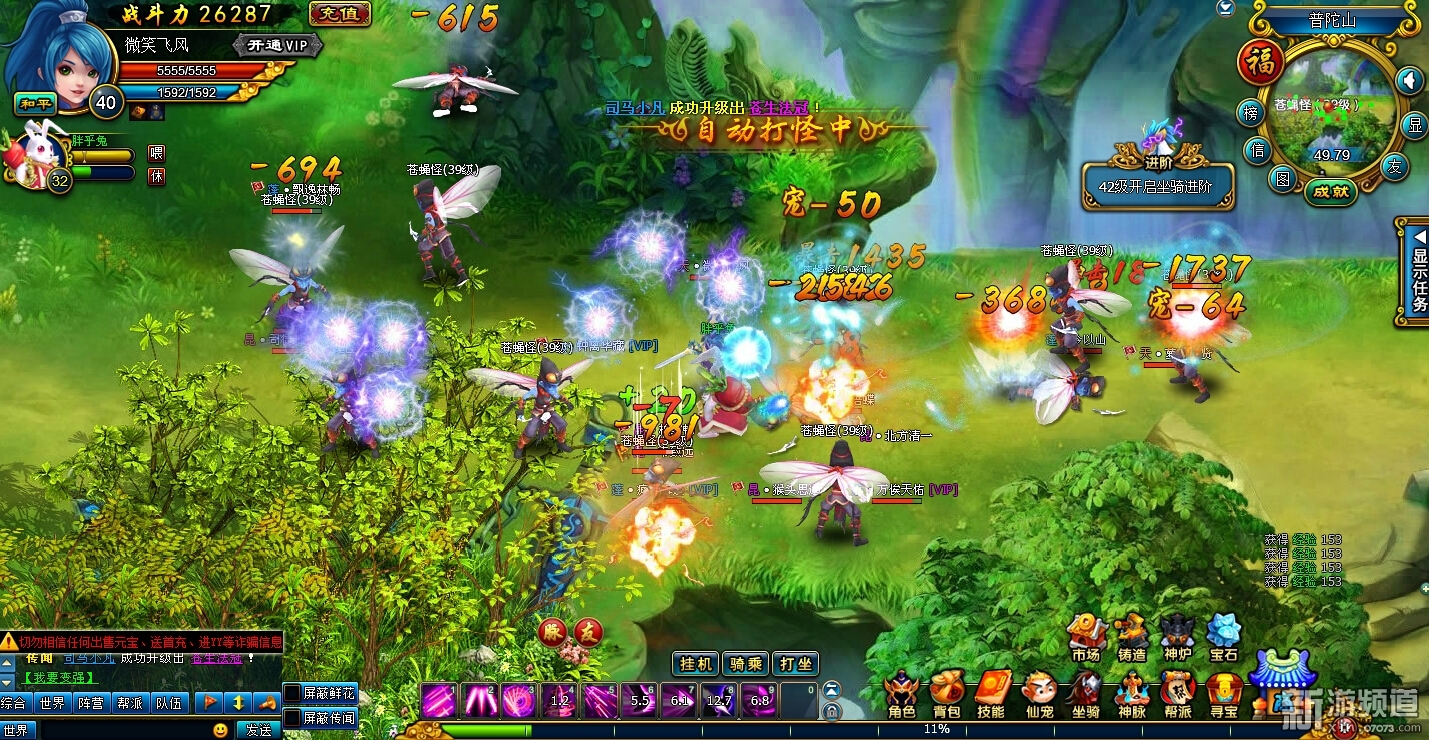
Task: Tick the 屏蔽鲜花 checkbox
Action: tap(292, 693)
